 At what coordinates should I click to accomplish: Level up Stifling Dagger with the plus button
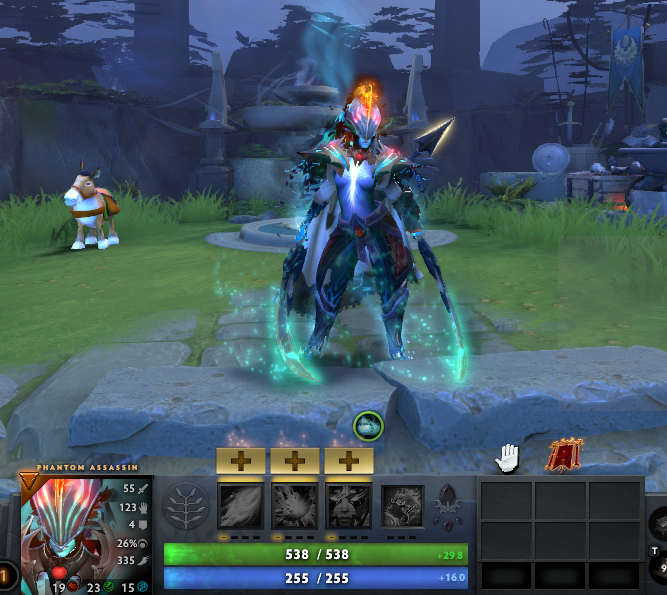(x=241, y=461)
